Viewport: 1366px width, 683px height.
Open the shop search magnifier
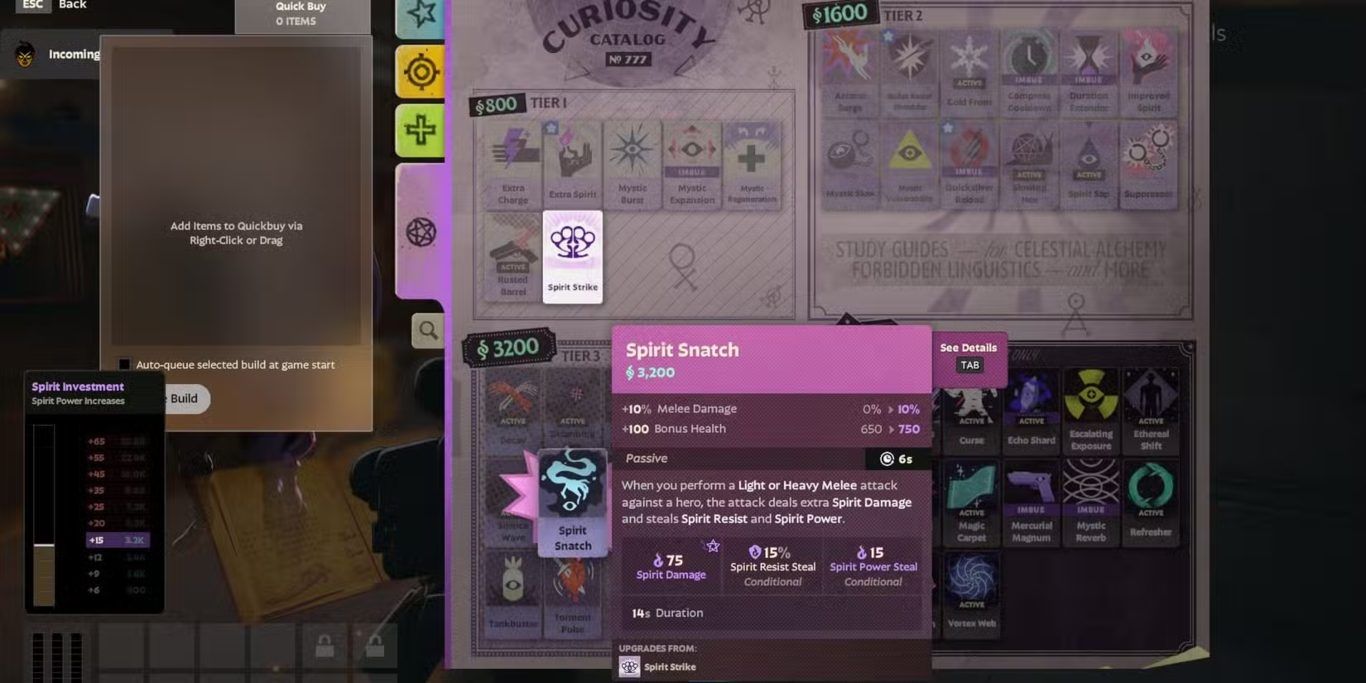pos(428,330)
